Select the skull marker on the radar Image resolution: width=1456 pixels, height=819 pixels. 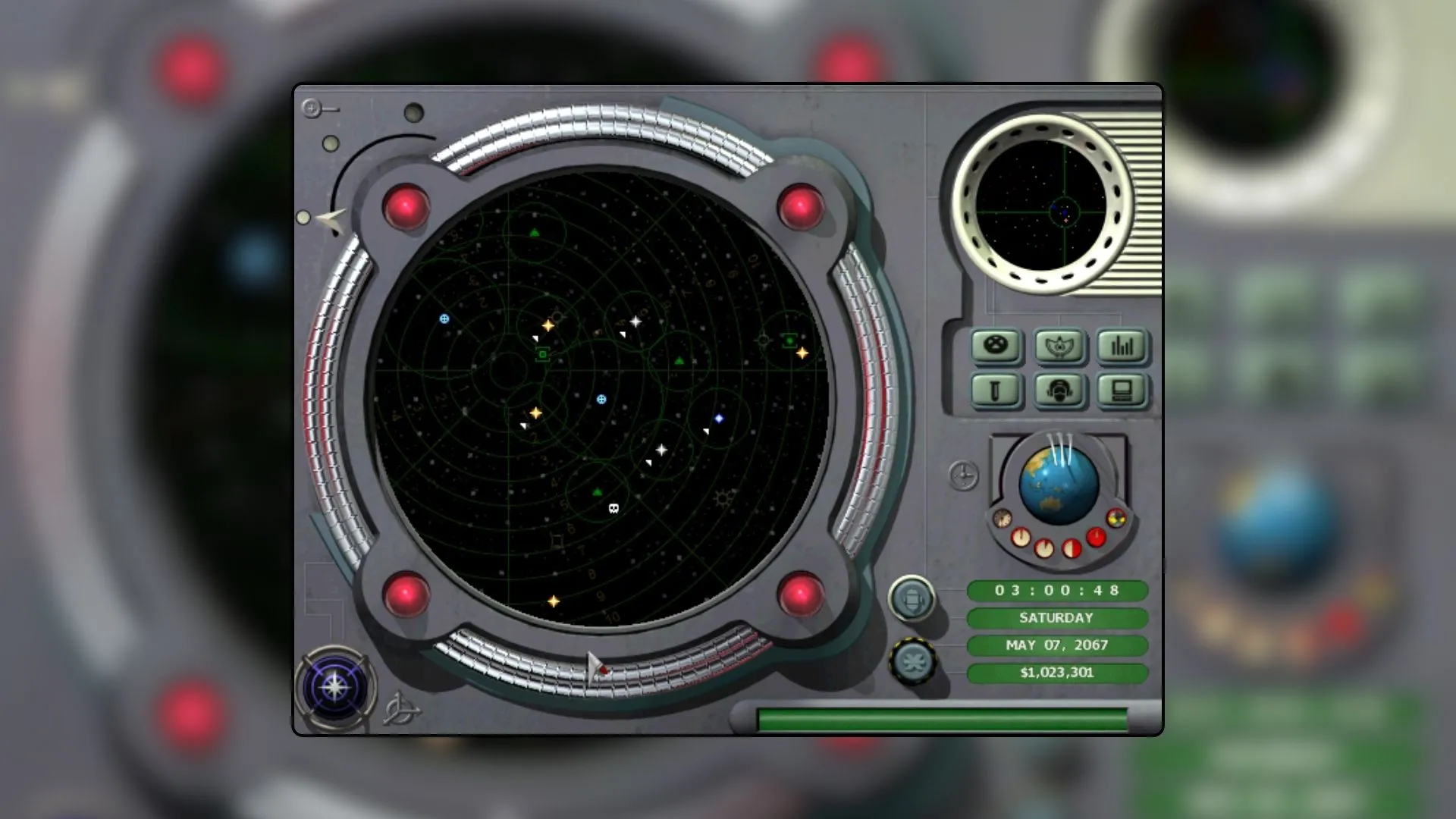613,507
